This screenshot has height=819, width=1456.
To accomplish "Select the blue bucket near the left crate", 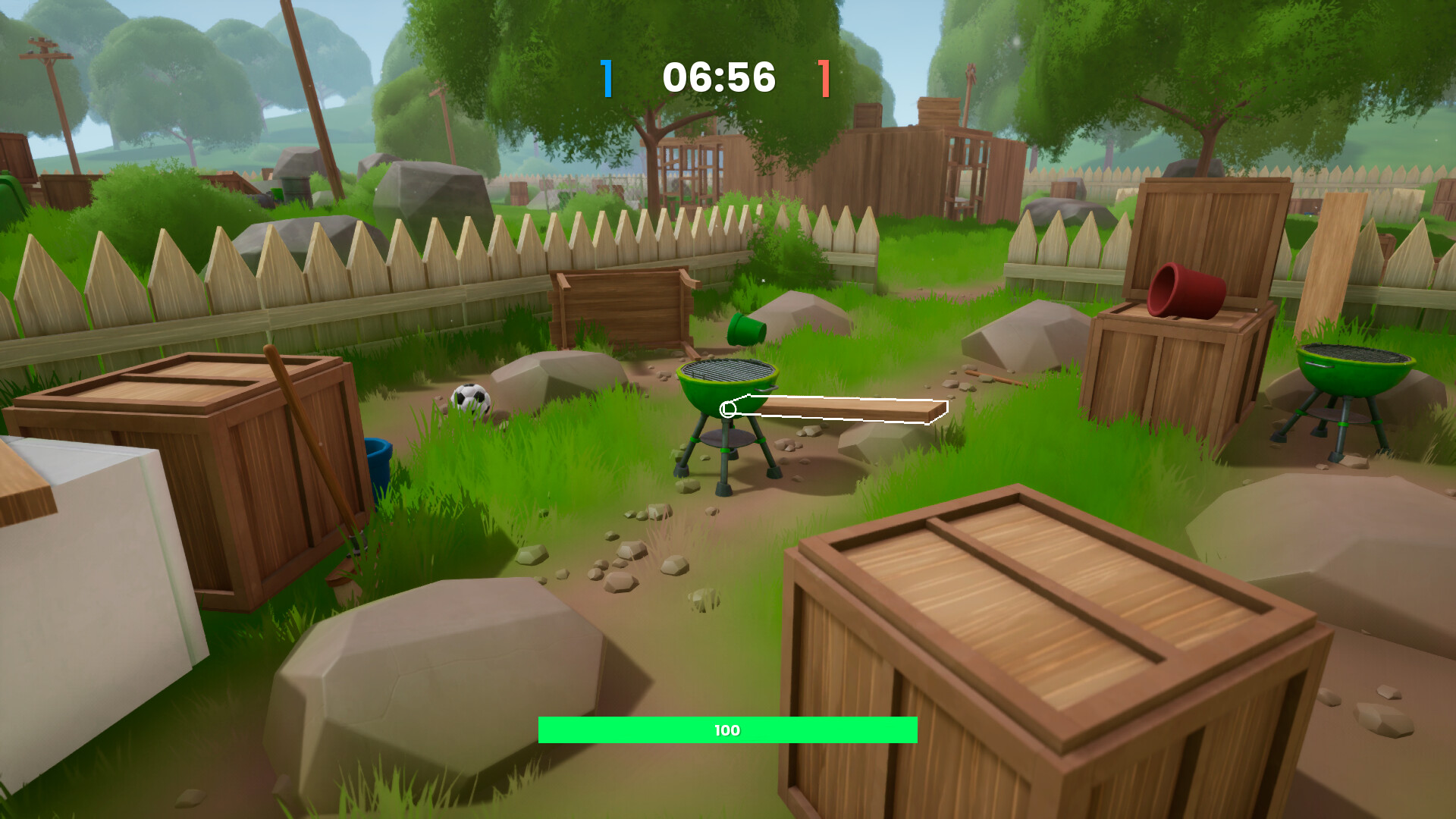I will pyautogui.click(x=378, y=456).
